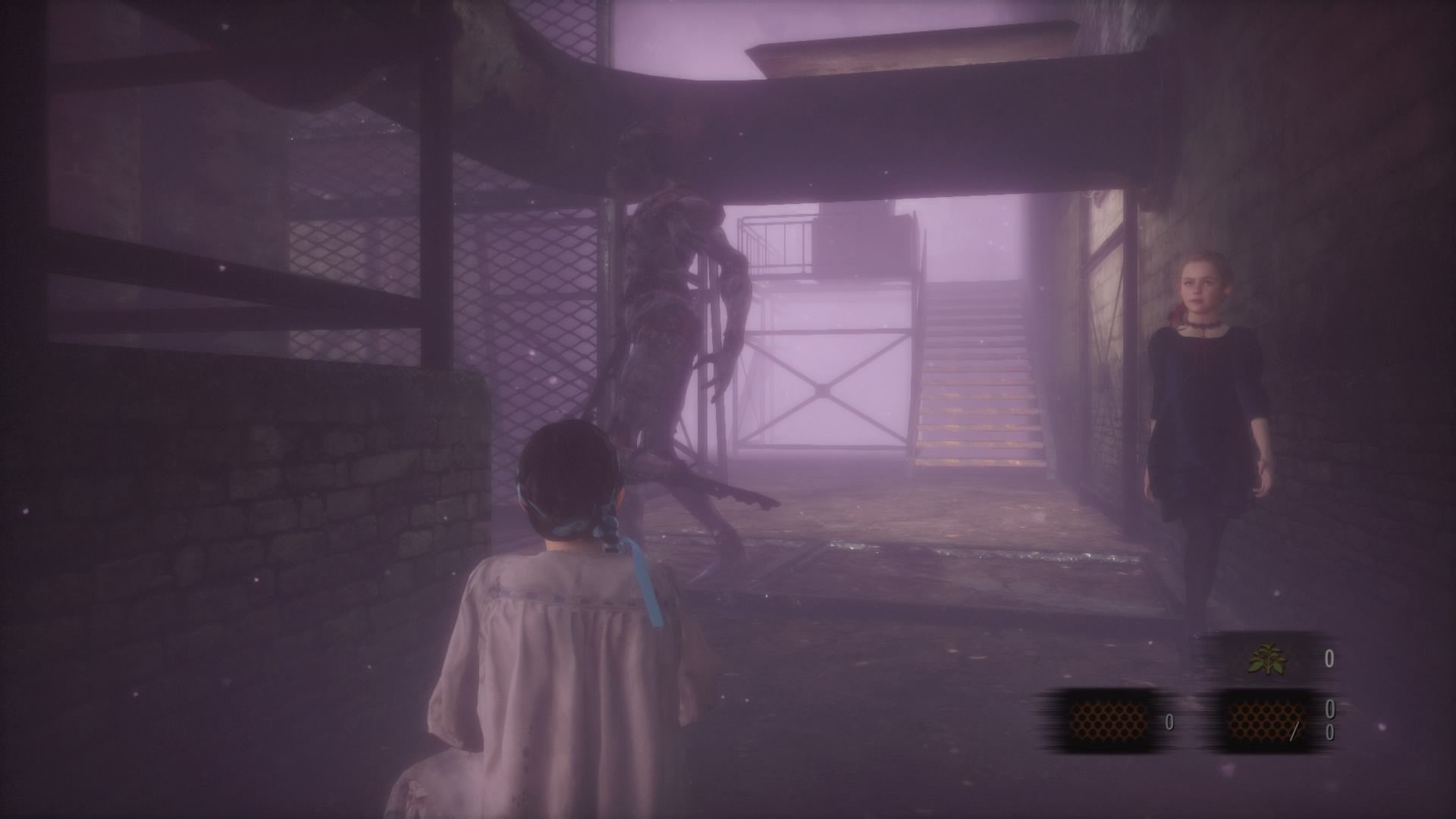
Task: Click the 0/0 counter on the right slot
Action: tap(1329, 720)
